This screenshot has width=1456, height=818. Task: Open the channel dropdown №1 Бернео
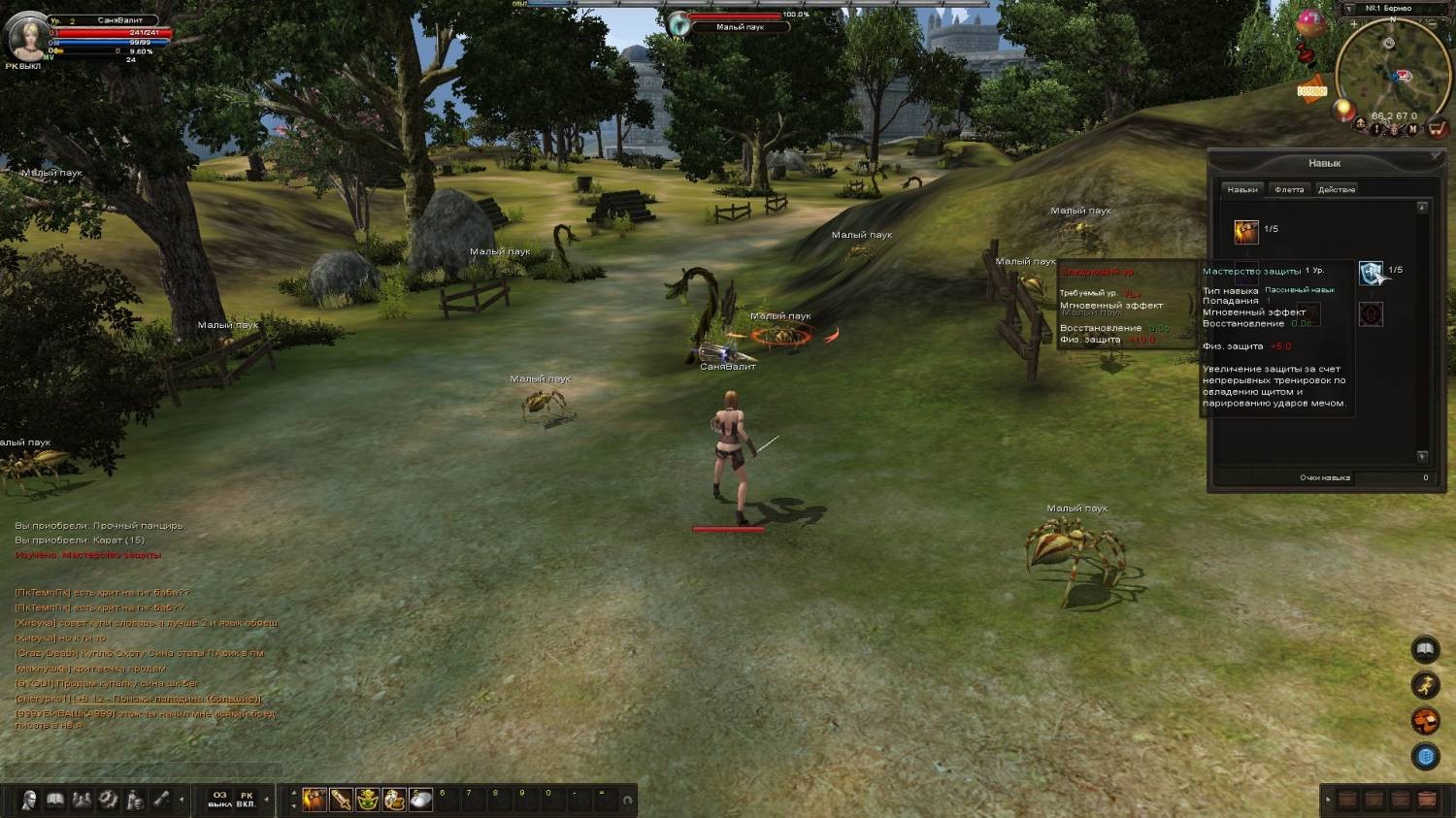(x=1348, y=9)
